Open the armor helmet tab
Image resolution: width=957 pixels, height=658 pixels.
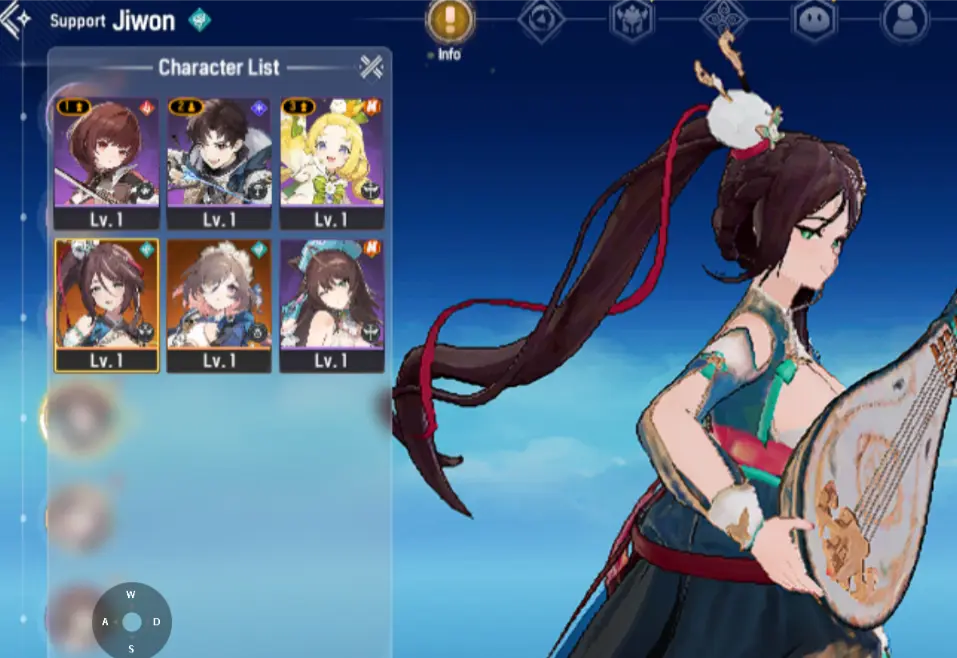(632, 20)
